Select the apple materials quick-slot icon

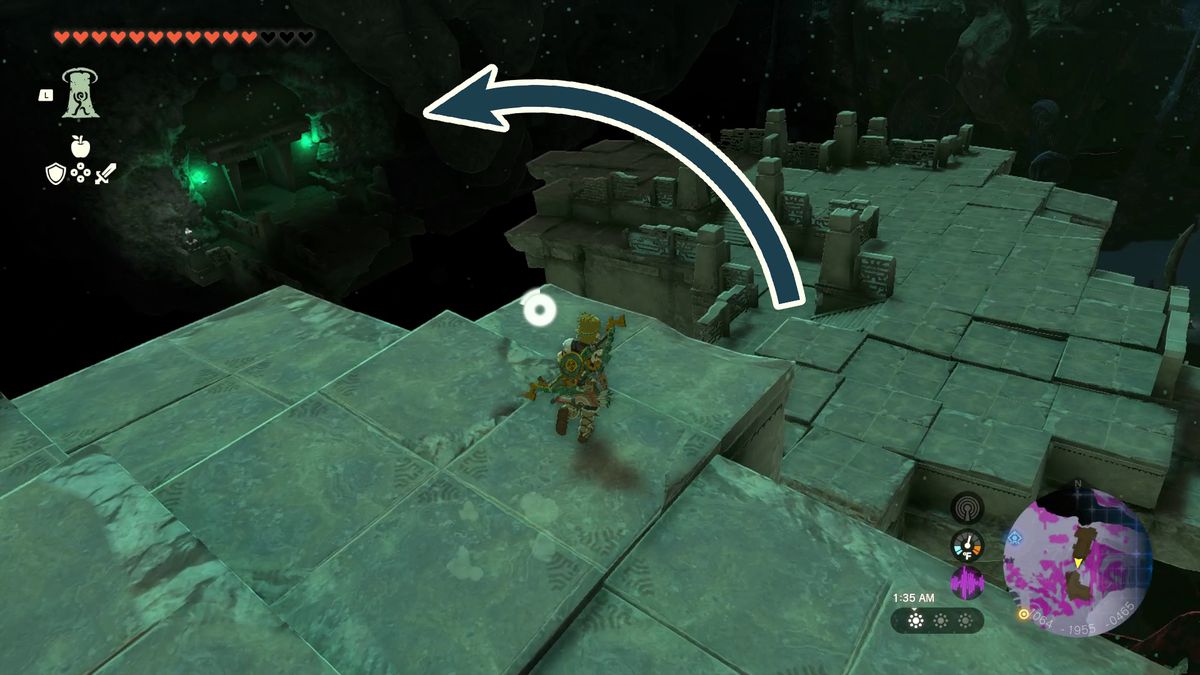coord(80,147)
